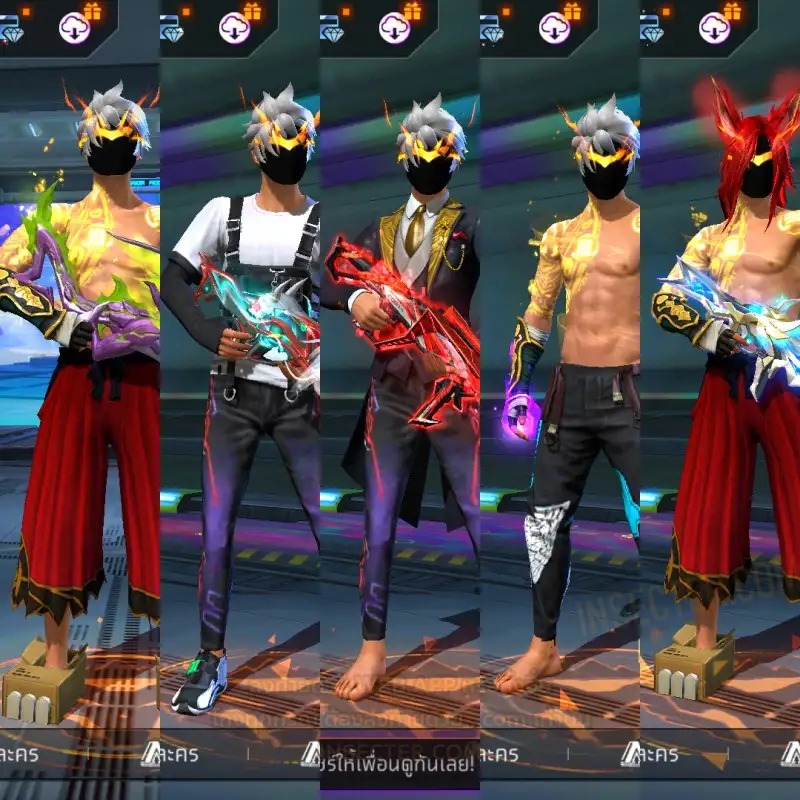Click cloud download icon above the suited character
Image resolution: width=800 pixels, height=800 pixels.
tap(394, 27)
